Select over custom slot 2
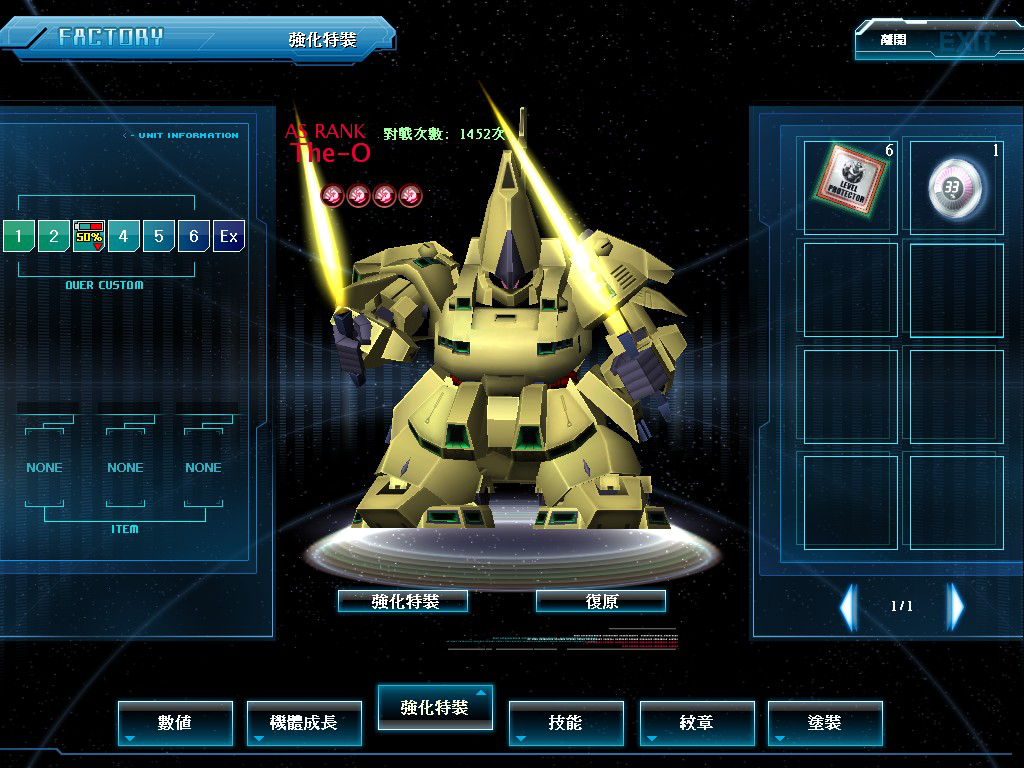Screen dimensions: 1024x768 (53, 237)
